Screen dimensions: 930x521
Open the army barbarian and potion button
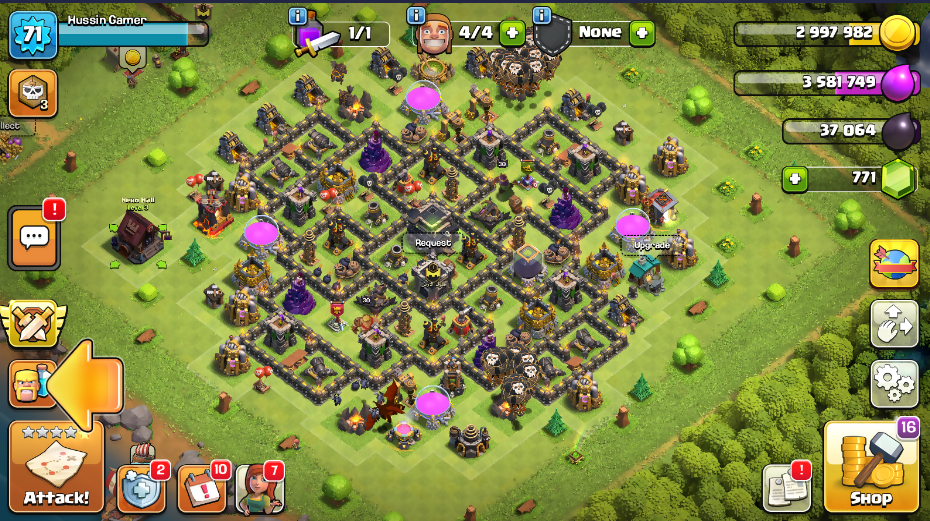click(28, 383)
